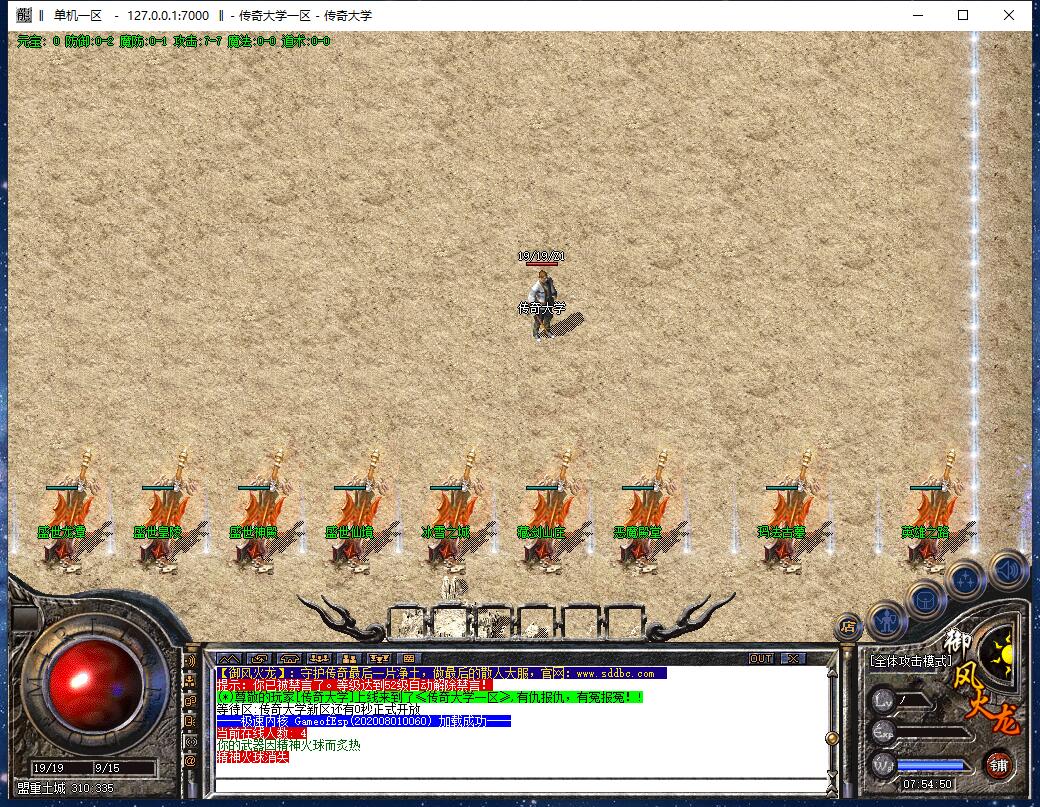Click the OUT button above chat
This screenshot has width=1040, height=807.
[761, 659]
